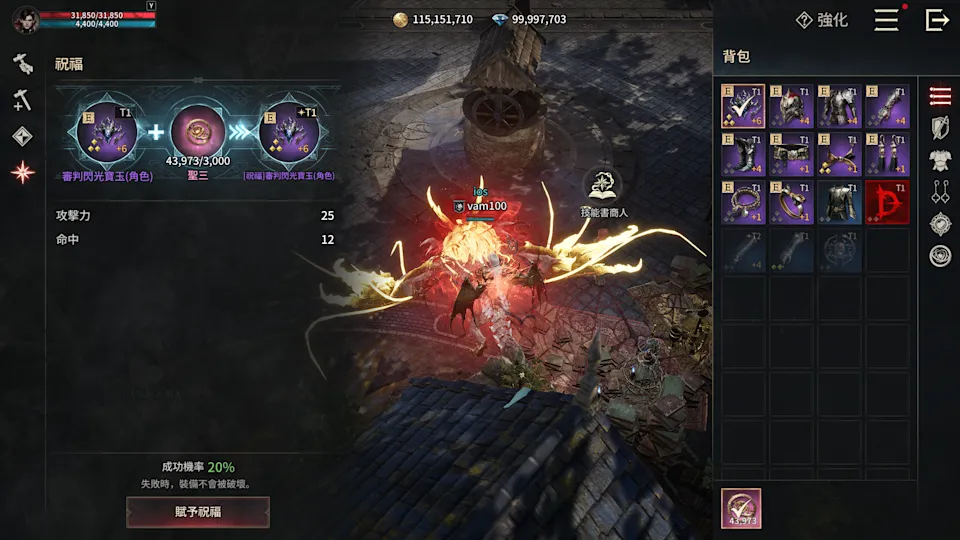Choose the silver chest armor +4 slot
The height and width of the screenshot is (540, 960).
click(839, 106)
